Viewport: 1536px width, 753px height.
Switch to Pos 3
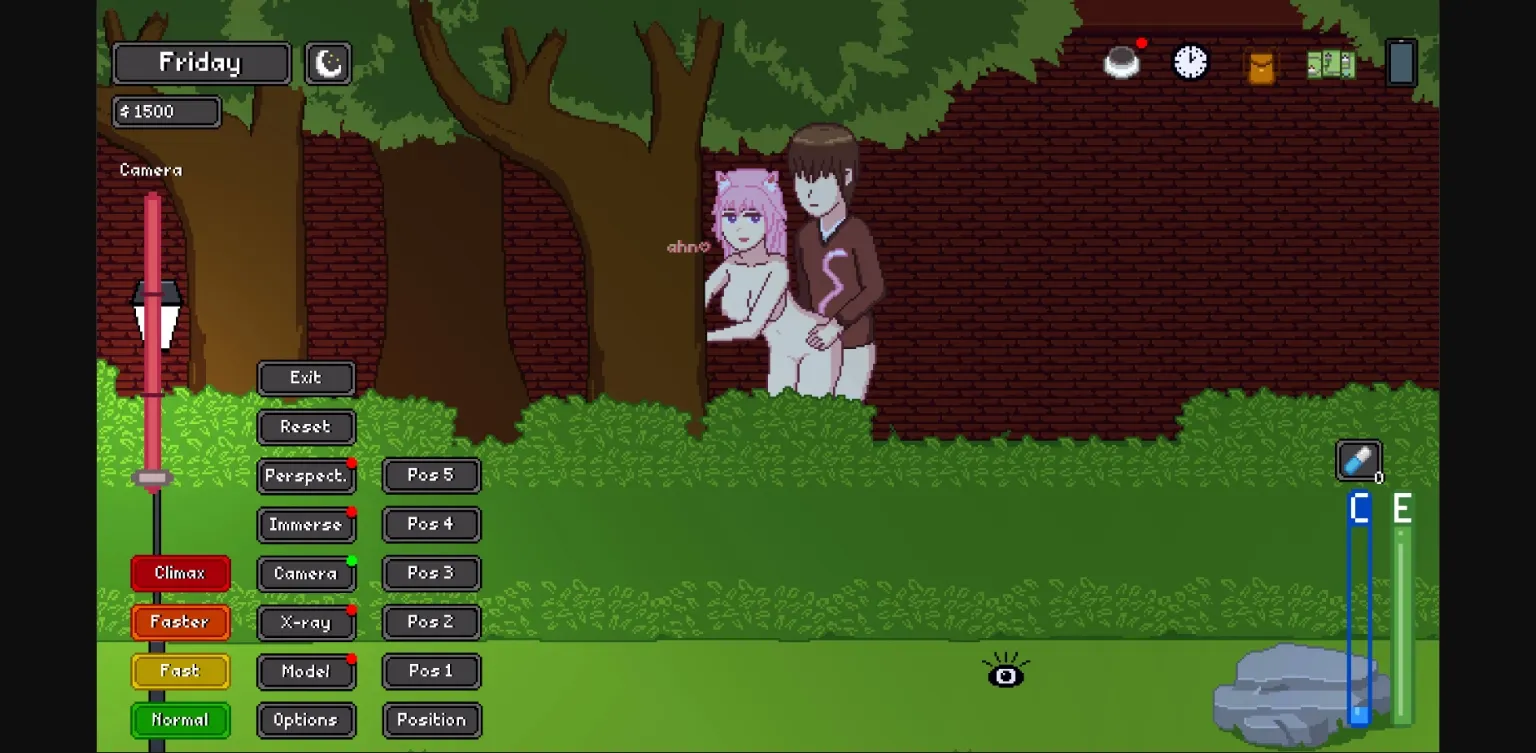(431, 573)
